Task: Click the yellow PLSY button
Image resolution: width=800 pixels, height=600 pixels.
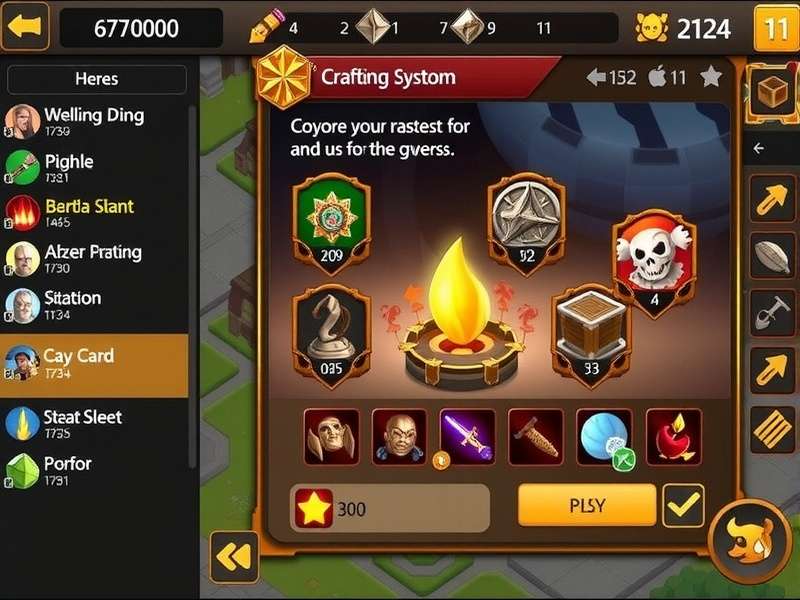Action: click(x=586, y=505)
